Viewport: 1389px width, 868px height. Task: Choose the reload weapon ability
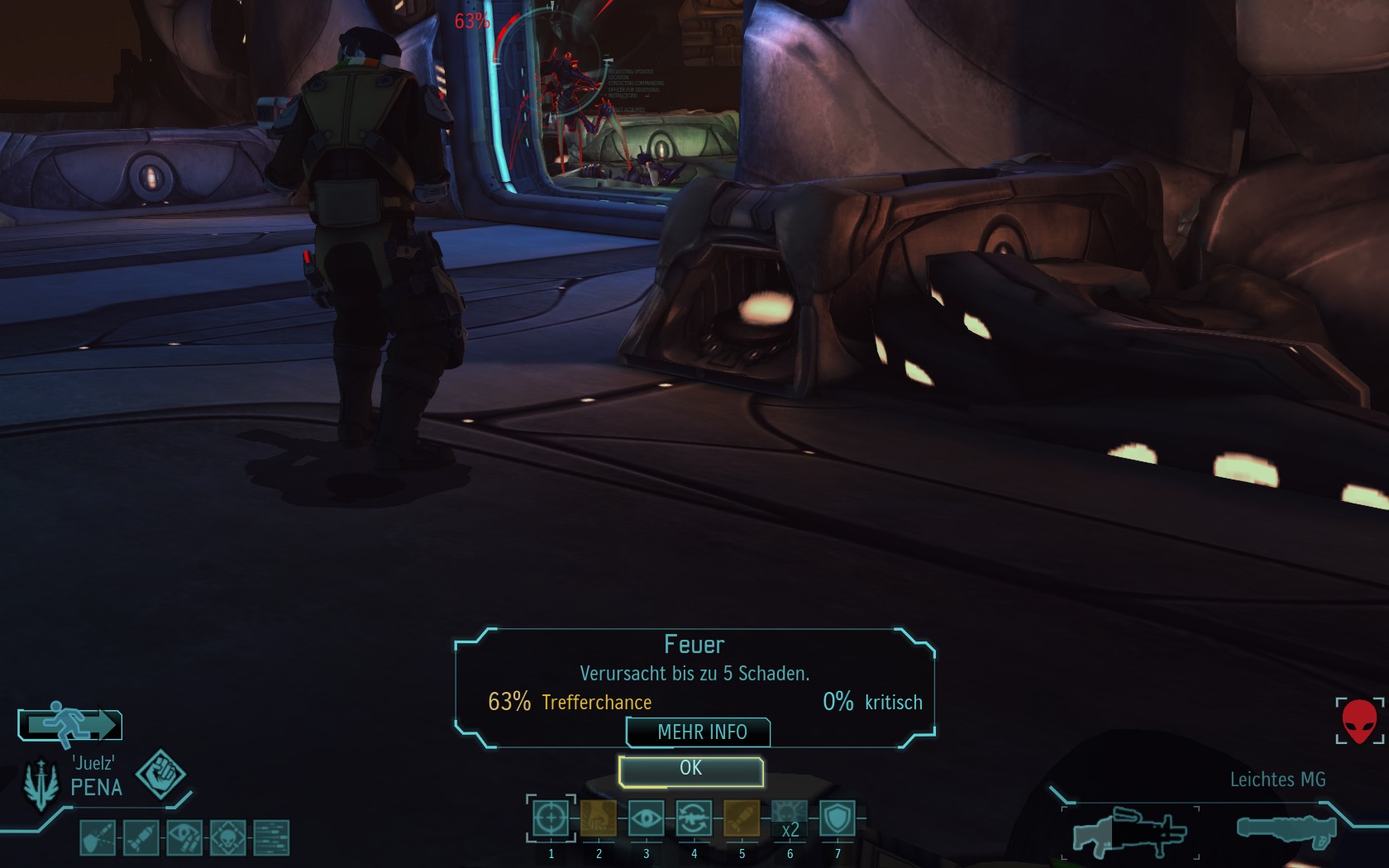pos(694,818)
